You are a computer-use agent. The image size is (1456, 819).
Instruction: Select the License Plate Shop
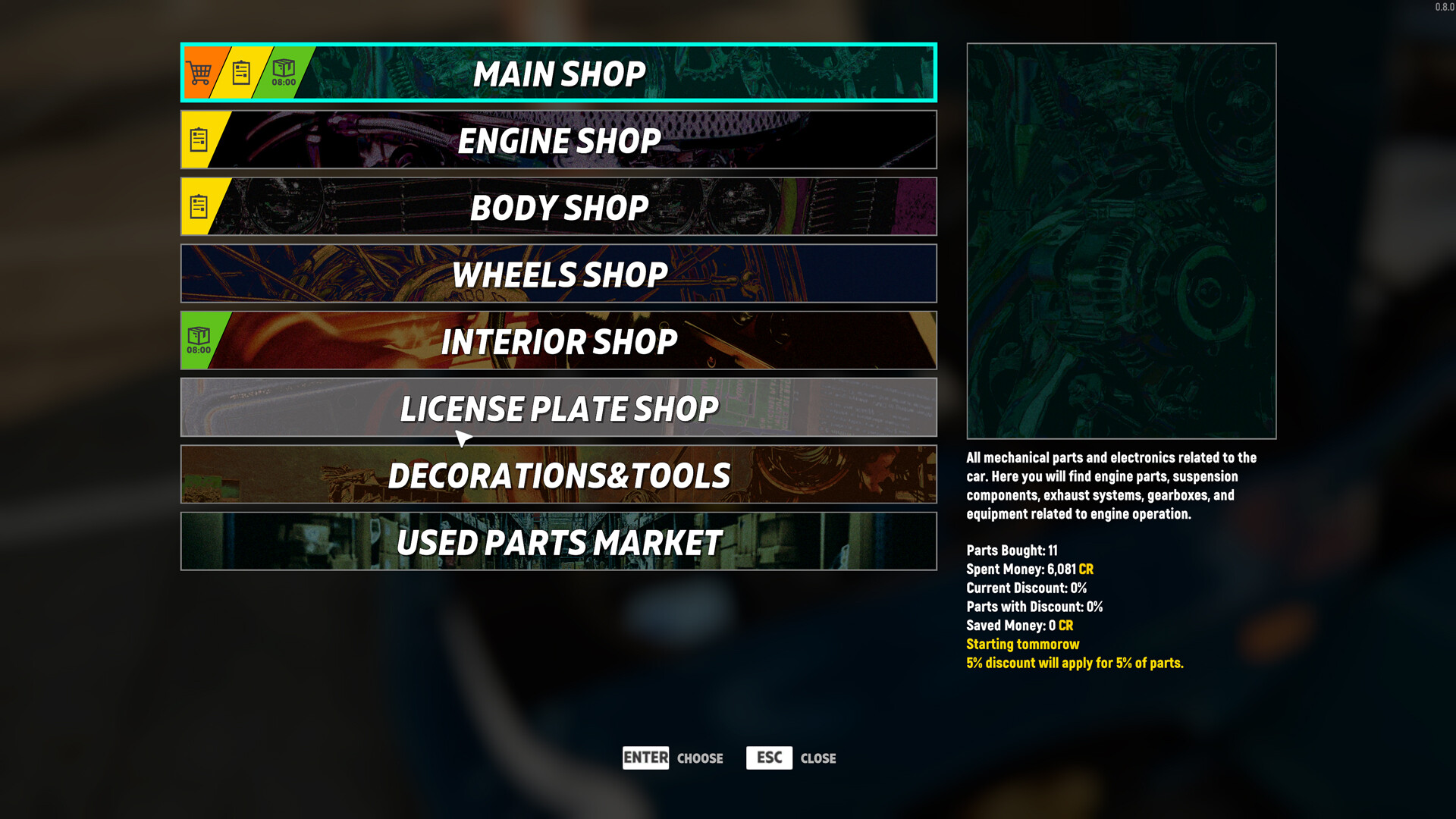(559, 407)
